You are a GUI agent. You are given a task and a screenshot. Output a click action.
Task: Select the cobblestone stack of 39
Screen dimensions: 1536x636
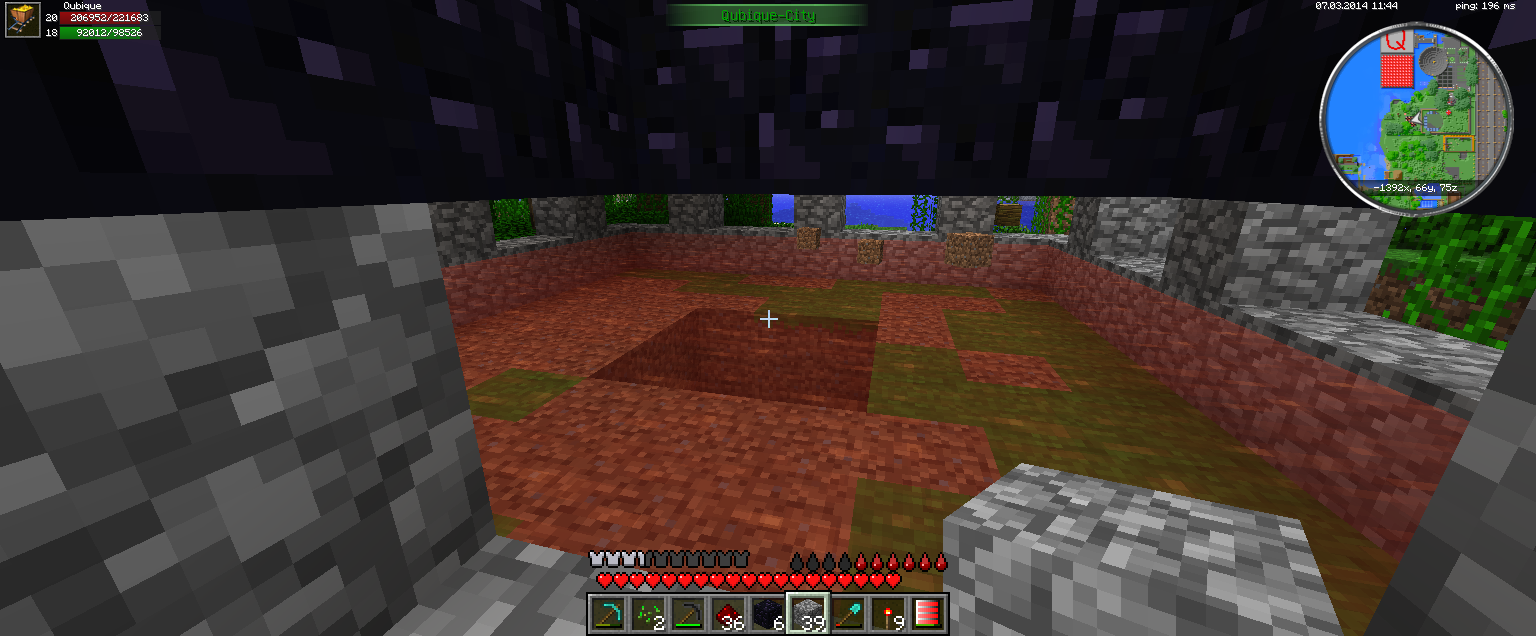[807, 614]
